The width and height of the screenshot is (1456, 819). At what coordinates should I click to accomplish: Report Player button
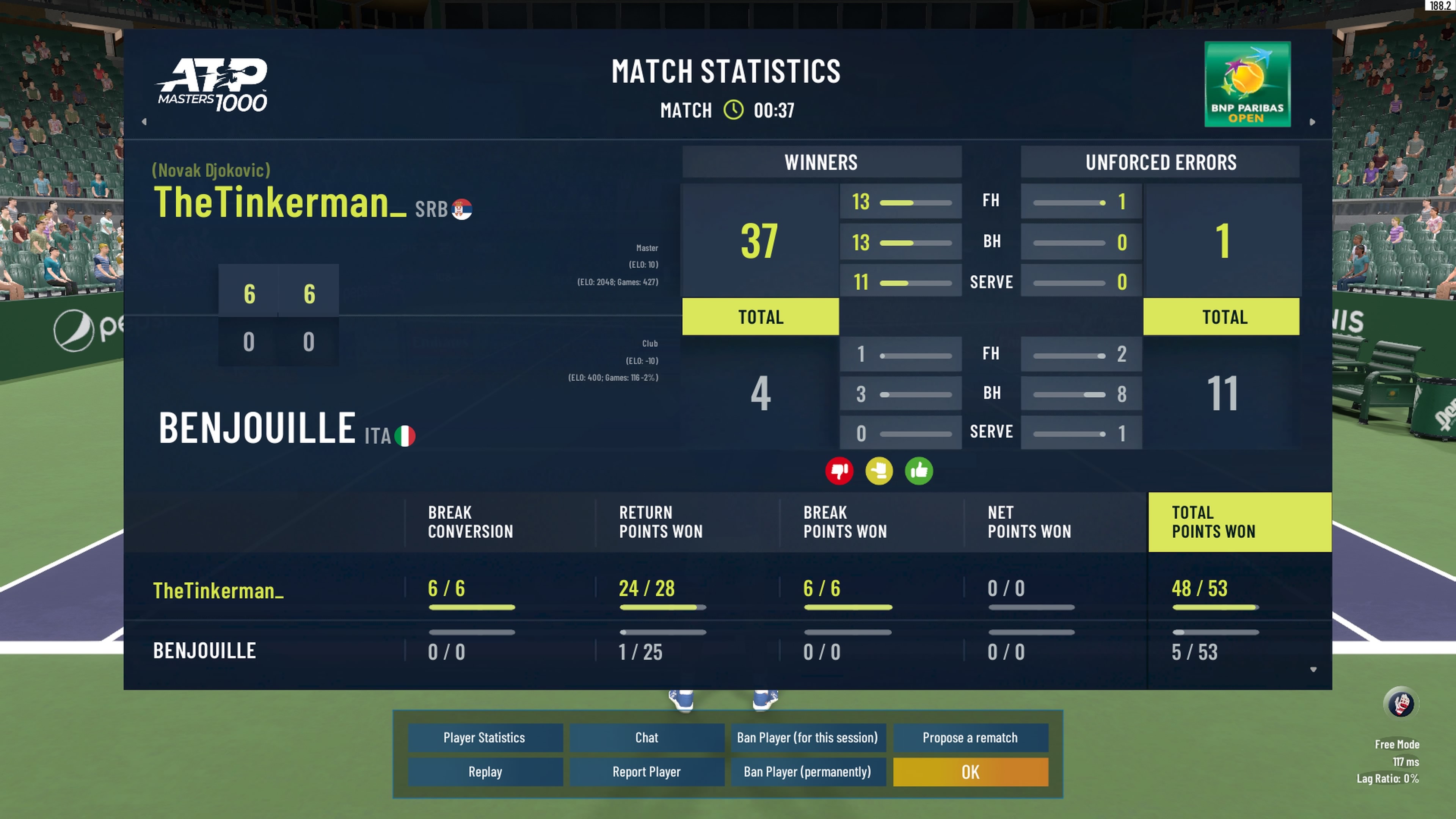(x=646, y=772)
